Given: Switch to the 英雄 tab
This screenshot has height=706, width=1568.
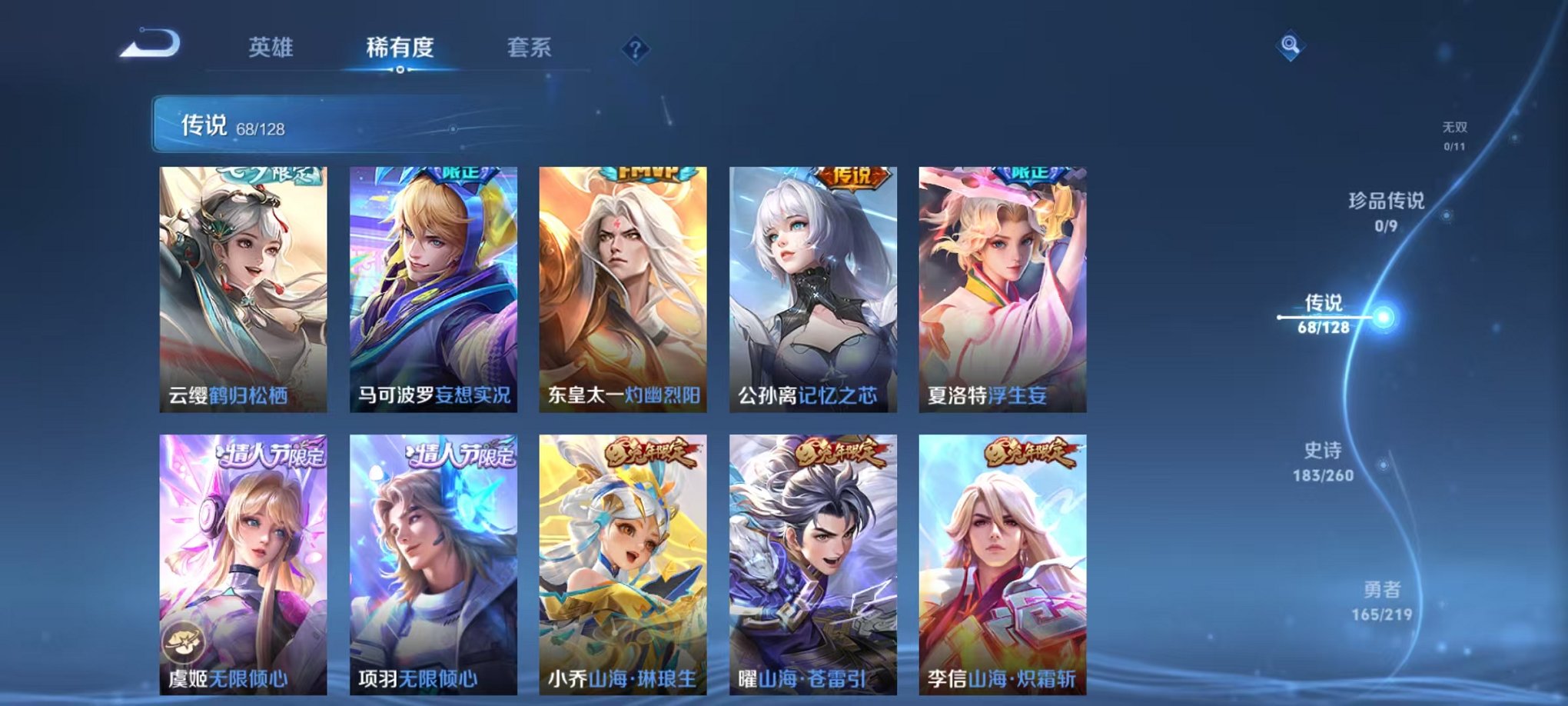Looking at the screenshot, I should [273, 48].
